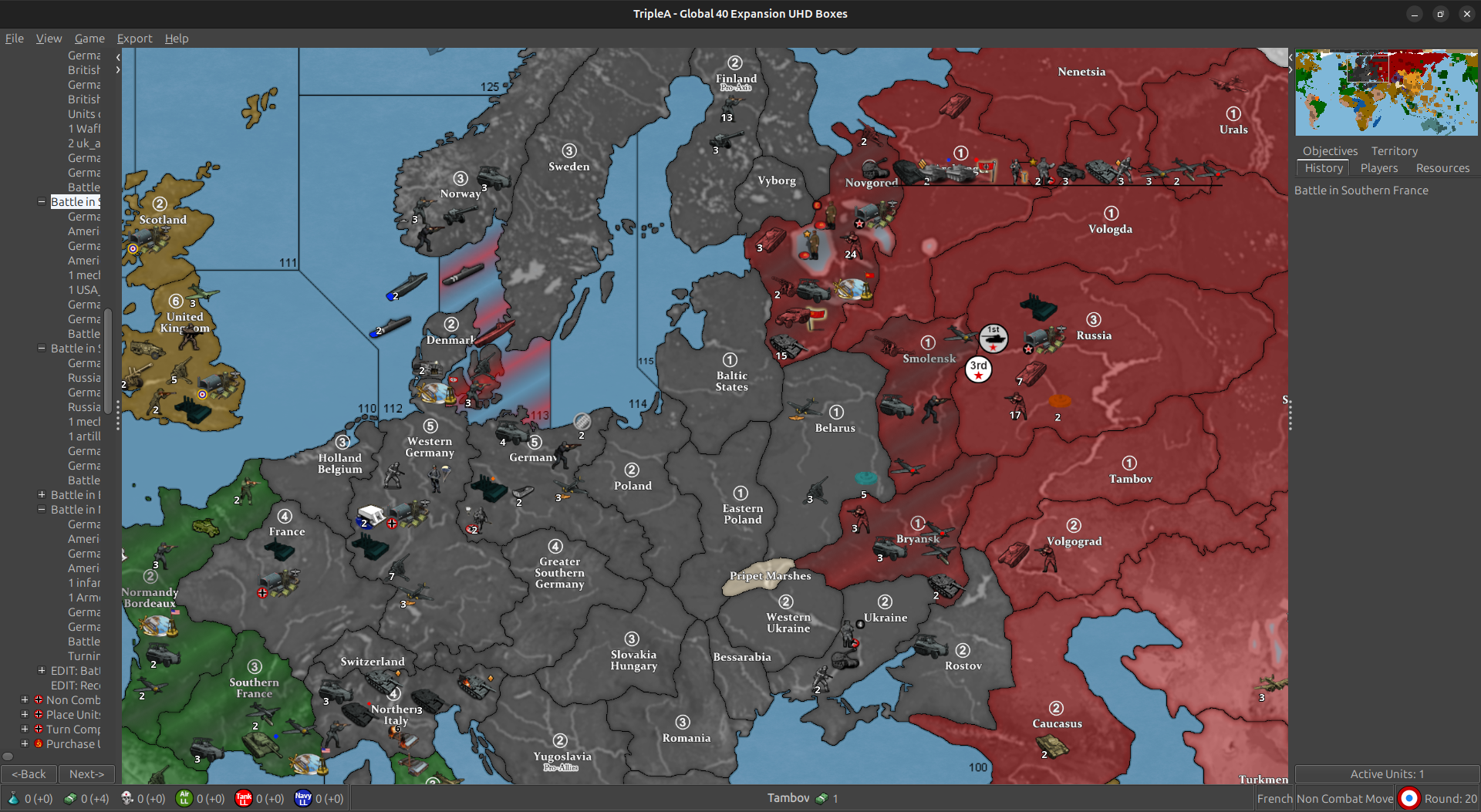
Task: Click the PUs money icon in status bar
Action: tap(70, 799)
